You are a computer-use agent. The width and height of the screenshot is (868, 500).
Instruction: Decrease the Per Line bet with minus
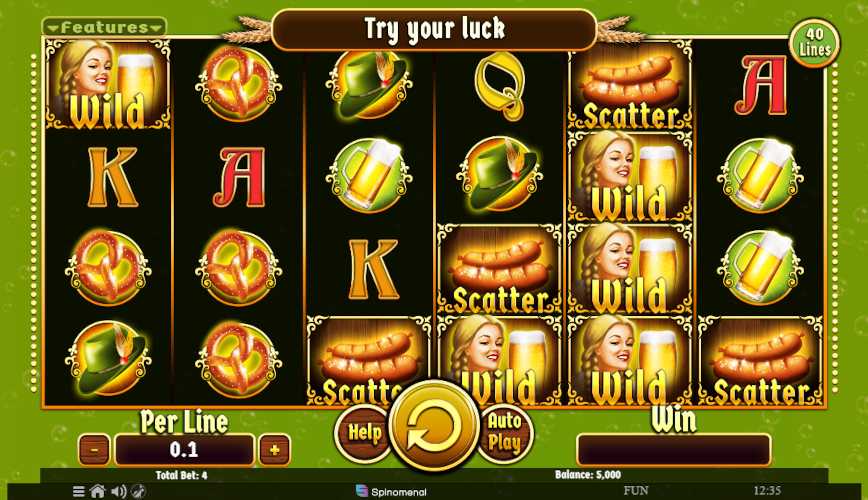[x=94, y=450]
